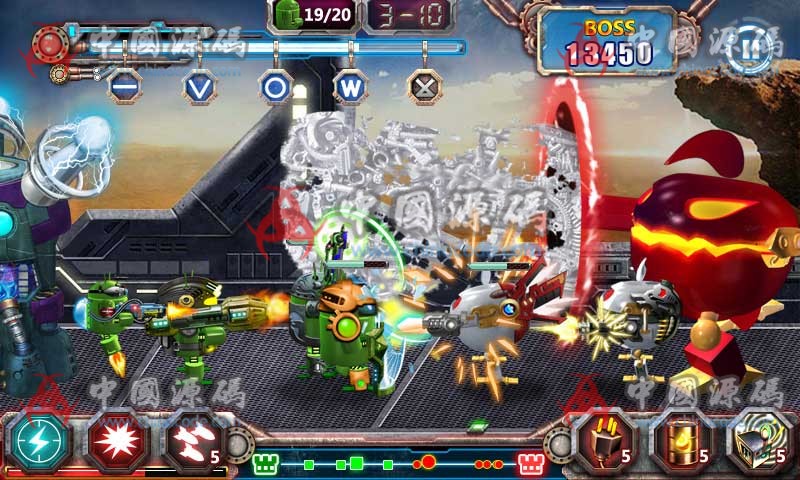This screenshot has width=800, height=480.
Task: Select the circle-symbol unit badge
Action: click(x=275, y=85)
